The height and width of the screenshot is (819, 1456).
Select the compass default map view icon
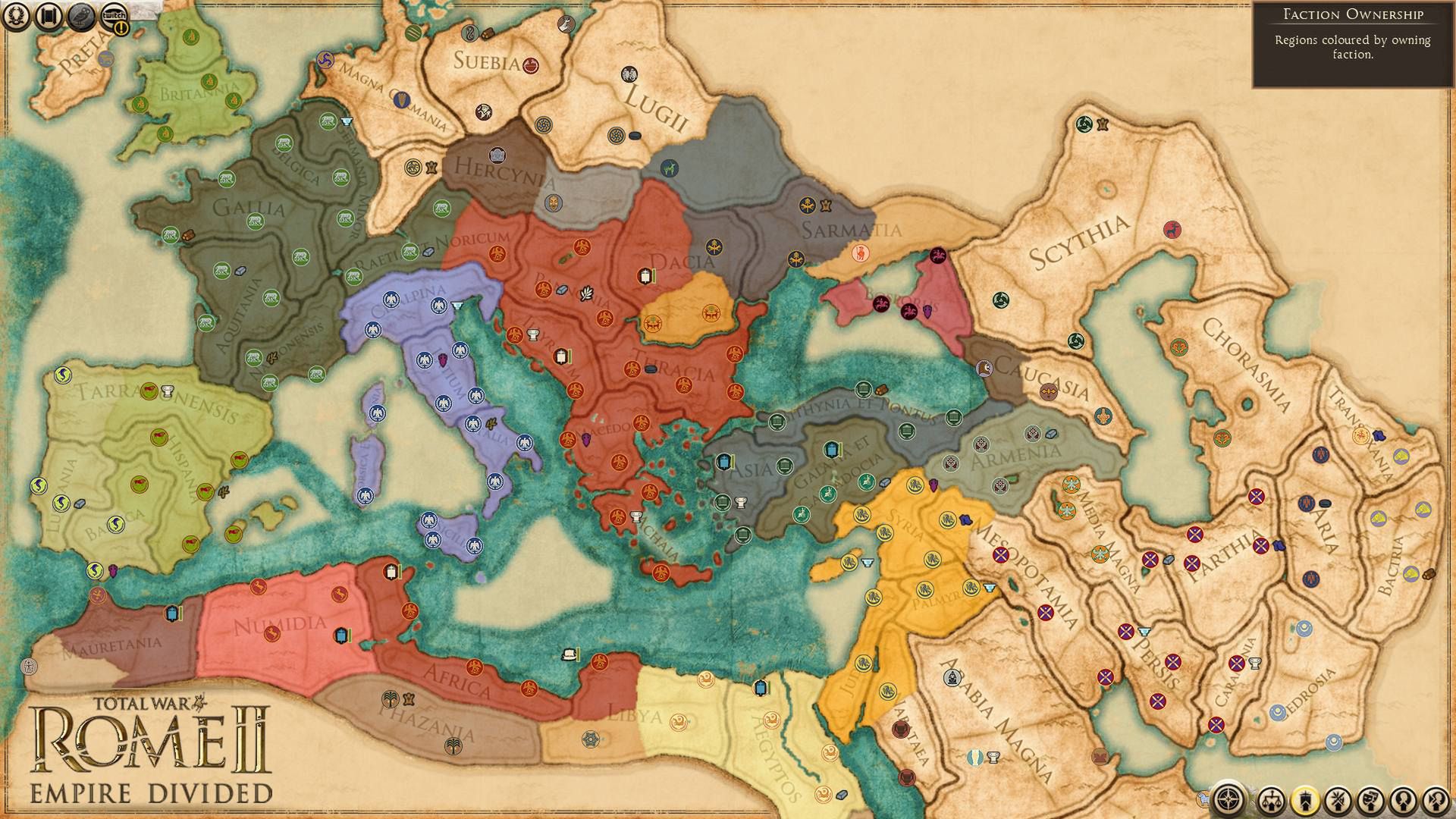coord(1228,799)
